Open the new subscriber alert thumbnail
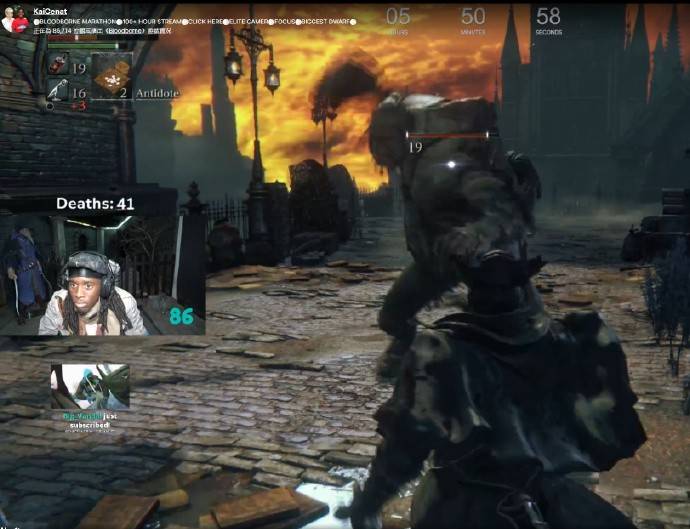The image size is (690, 529). click(90, 386)
